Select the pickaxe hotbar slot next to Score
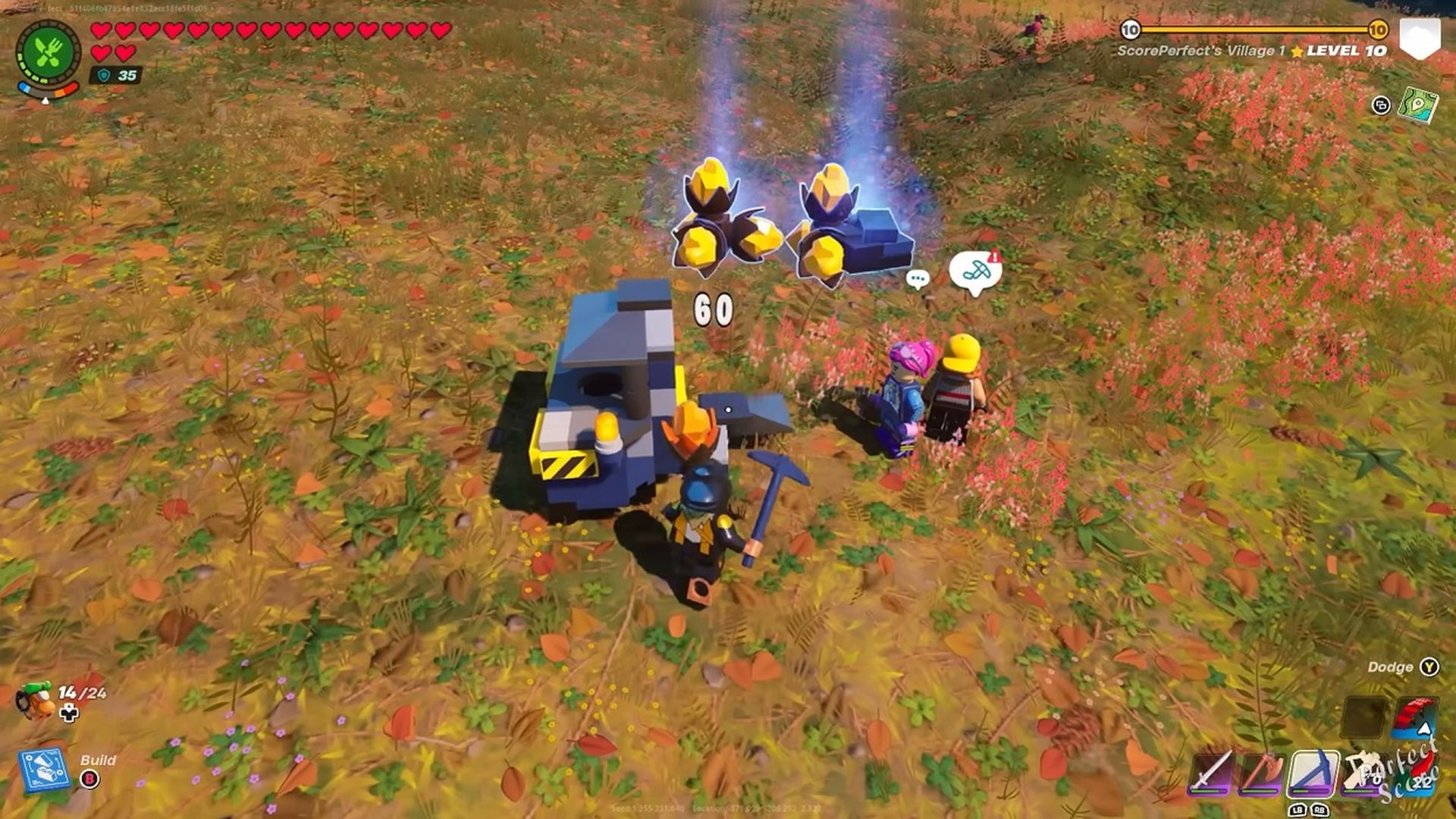 click(x=1365, y=772)
